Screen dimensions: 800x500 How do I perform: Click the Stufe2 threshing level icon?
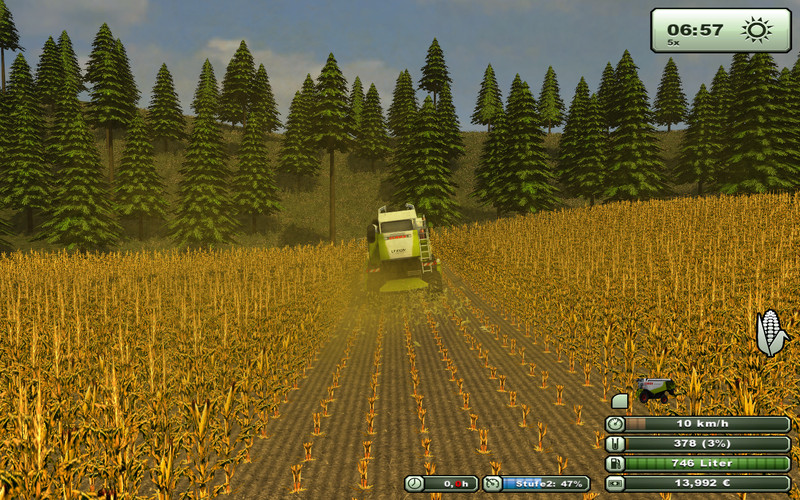492,484
